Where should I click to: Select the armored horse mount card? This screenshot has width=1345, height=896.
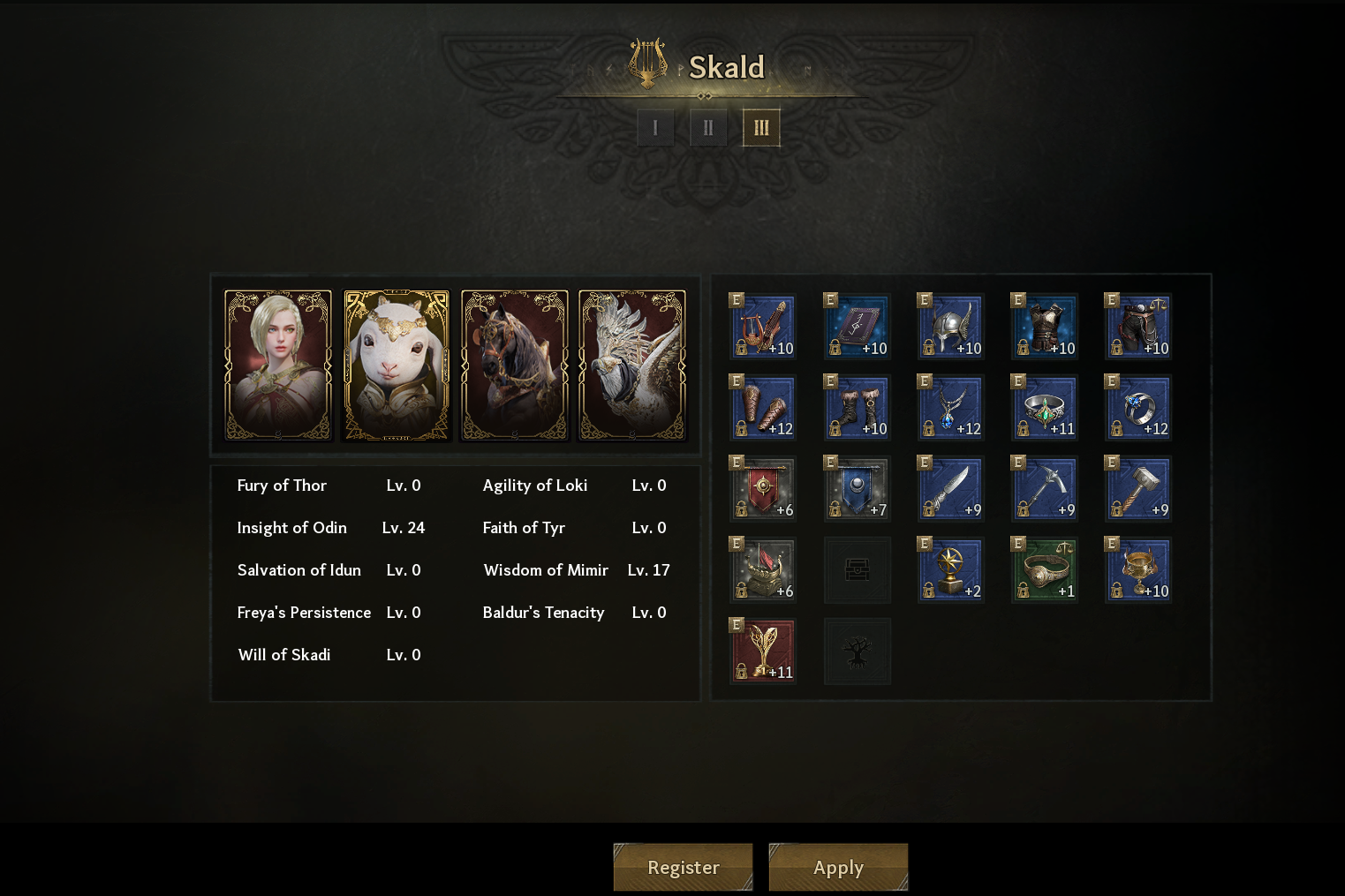tap(515, 365)
